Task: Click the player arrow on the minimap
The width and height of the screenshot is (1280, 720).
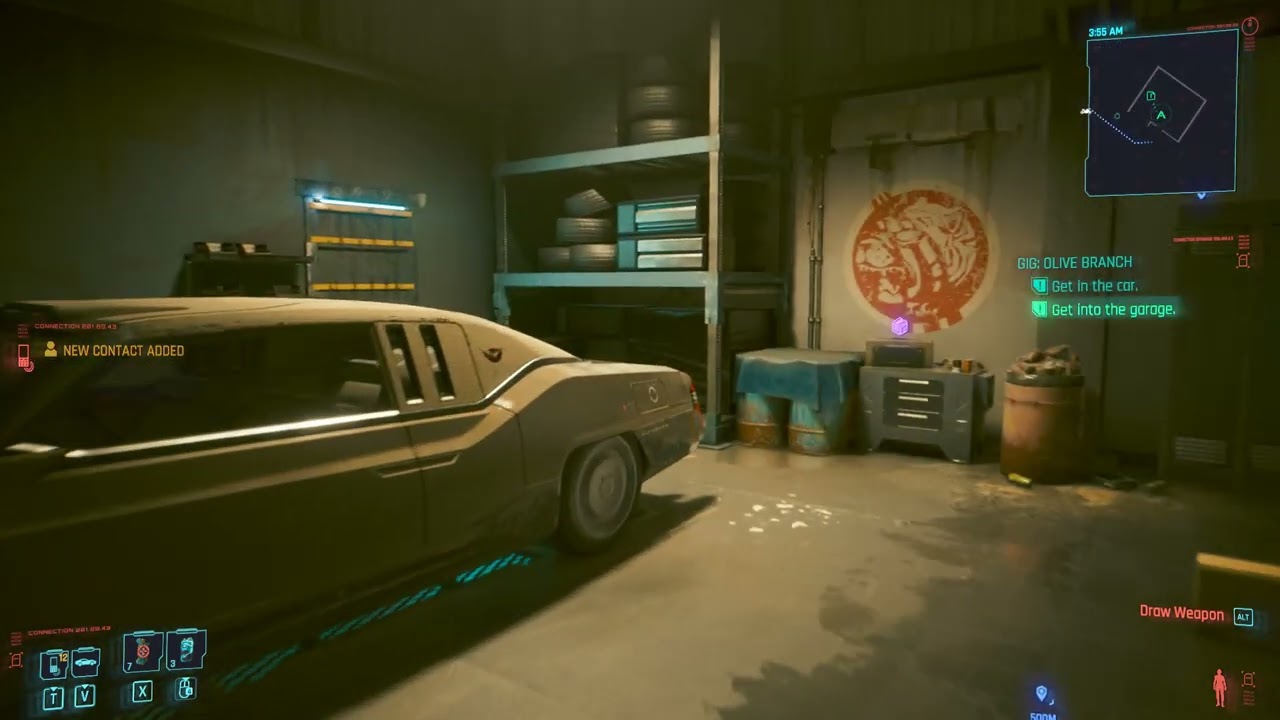Action: pyautogui.click(x=1161, y=115)
